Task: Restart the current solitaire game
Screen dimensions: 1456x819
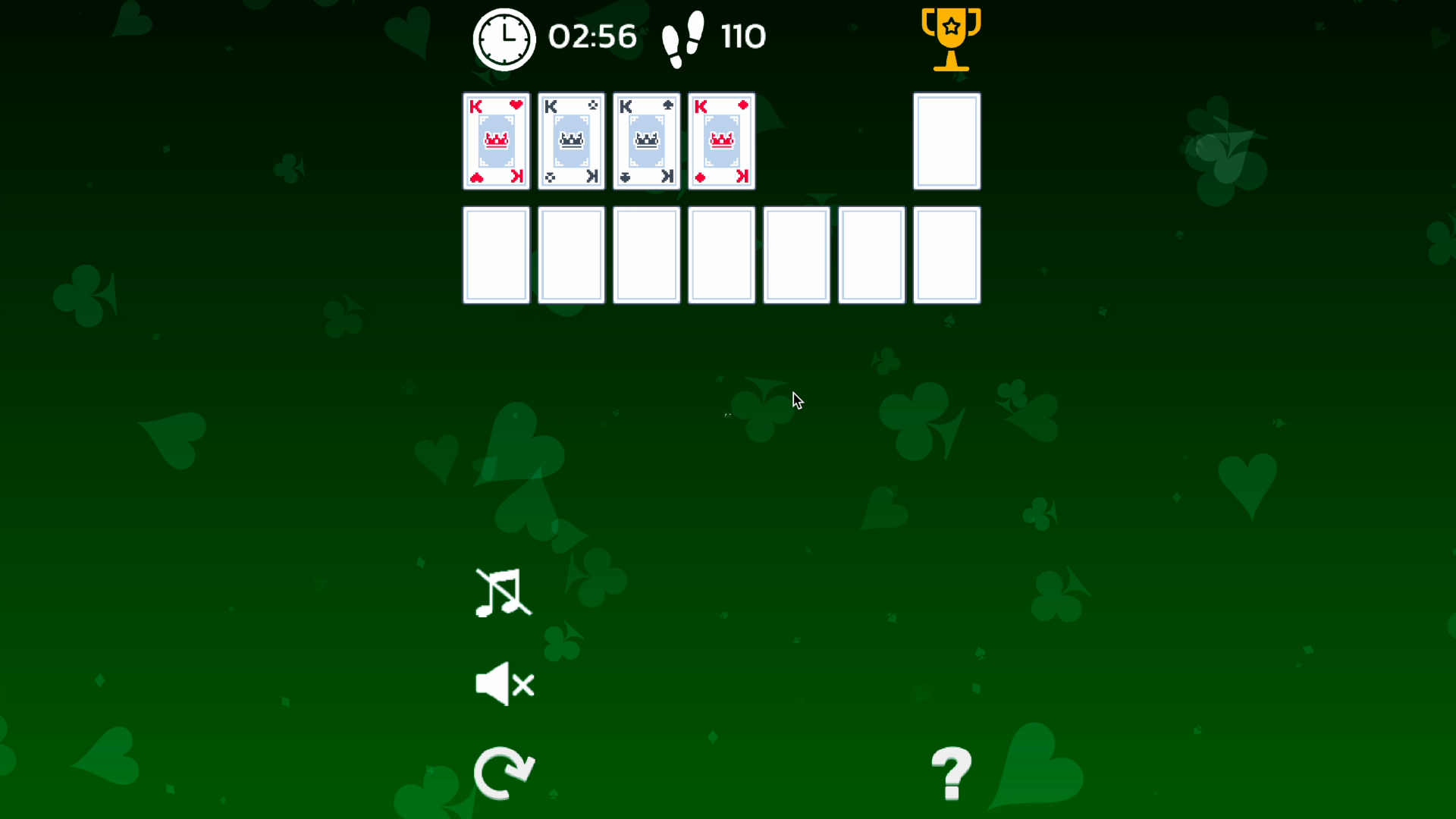Action: [x=504, y=773]
